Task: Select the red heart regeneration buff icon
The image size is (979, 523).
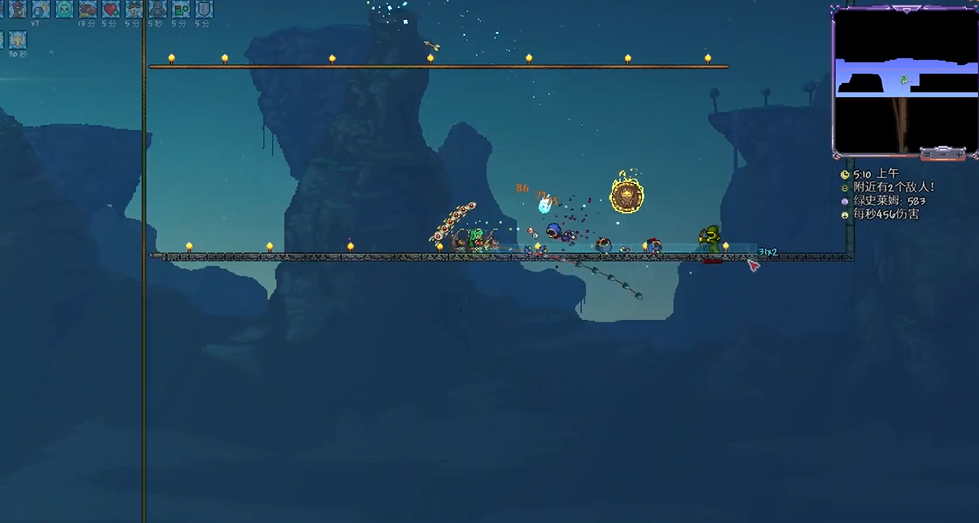Action: pos(111,10)
